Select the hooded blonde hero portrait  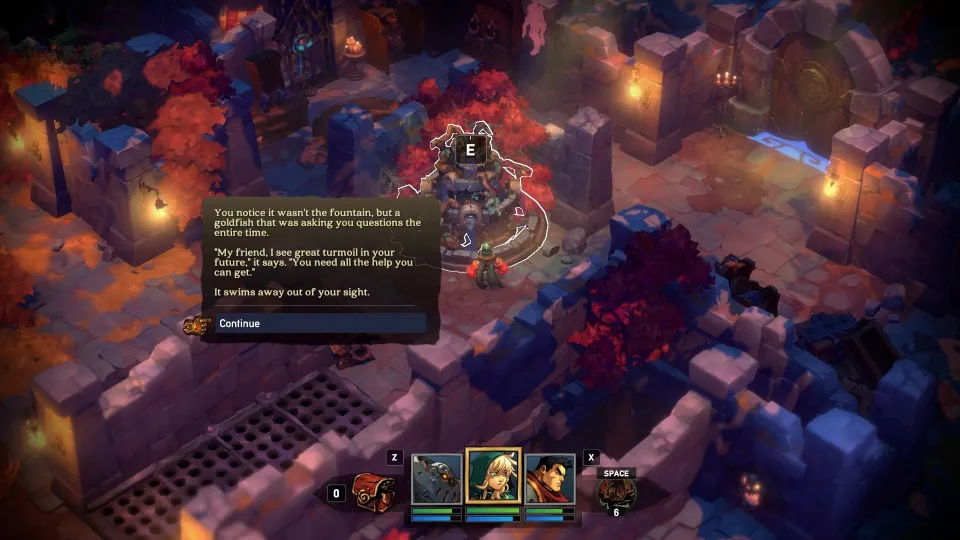tap(493, 477)
